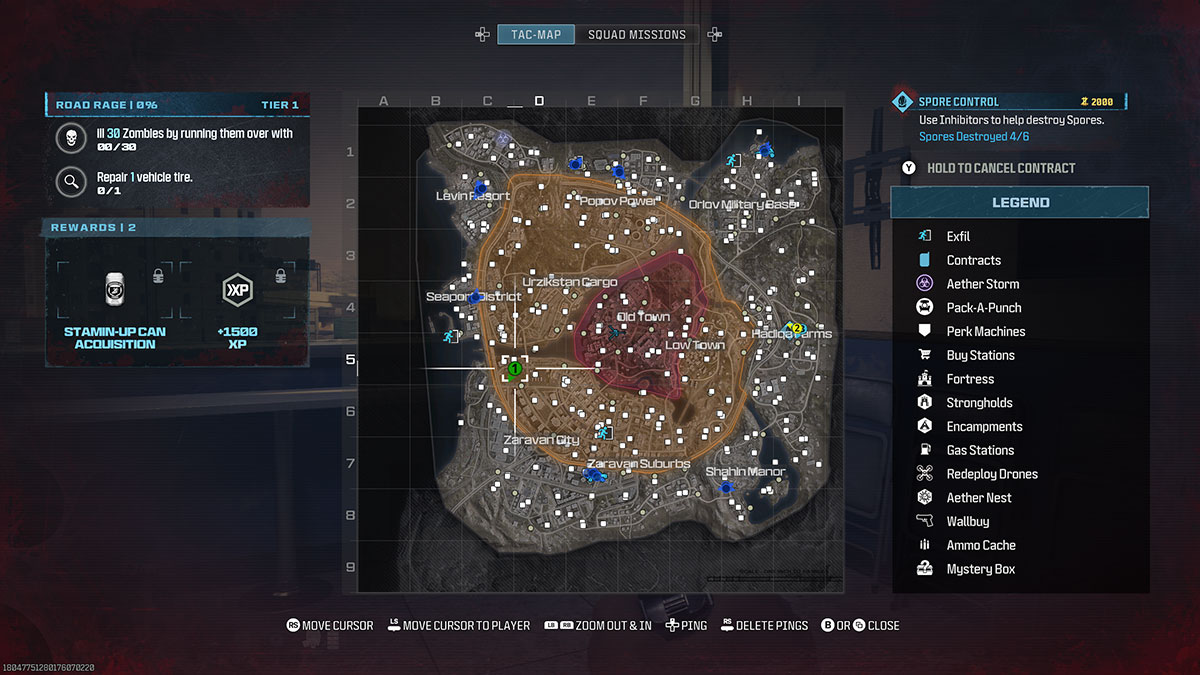Choose Aether Nest legend entry

point(978,498)
